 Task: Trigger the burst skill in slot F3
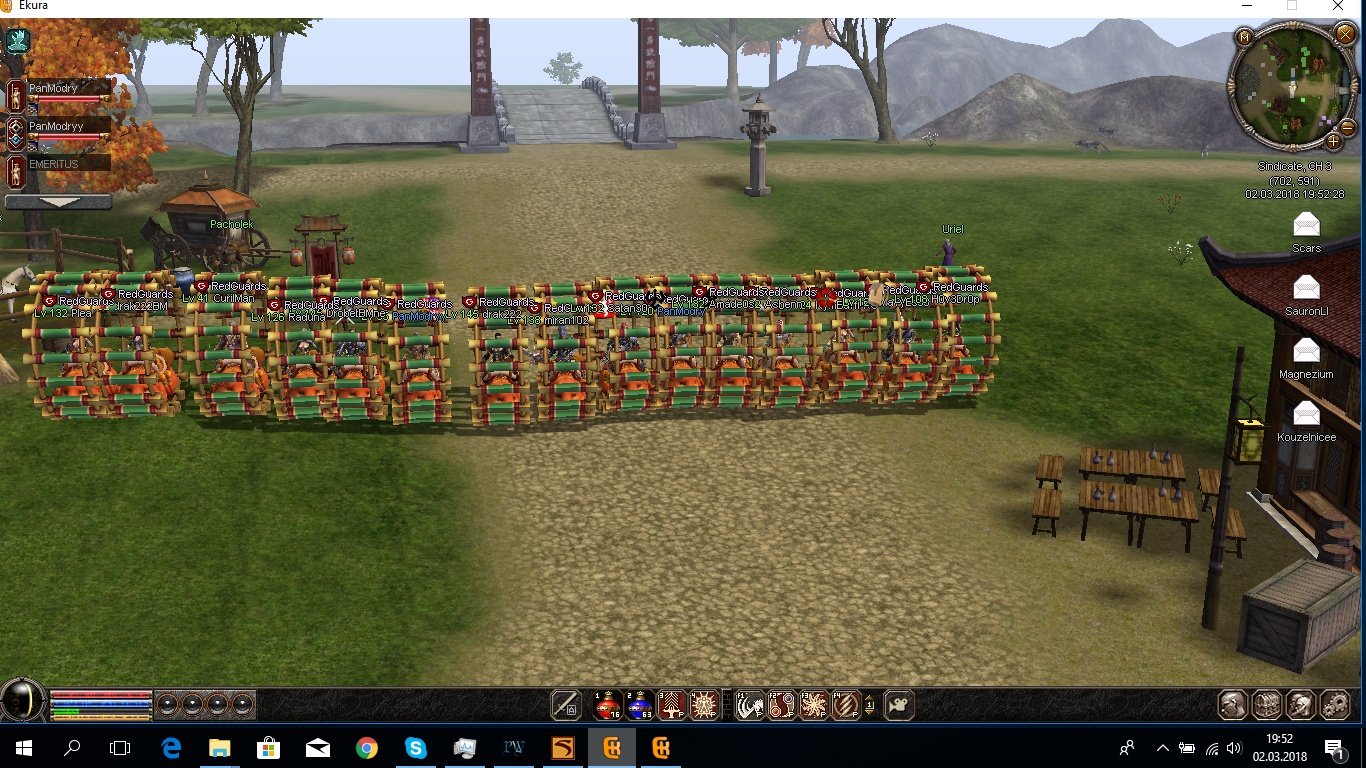pos(813,705)
